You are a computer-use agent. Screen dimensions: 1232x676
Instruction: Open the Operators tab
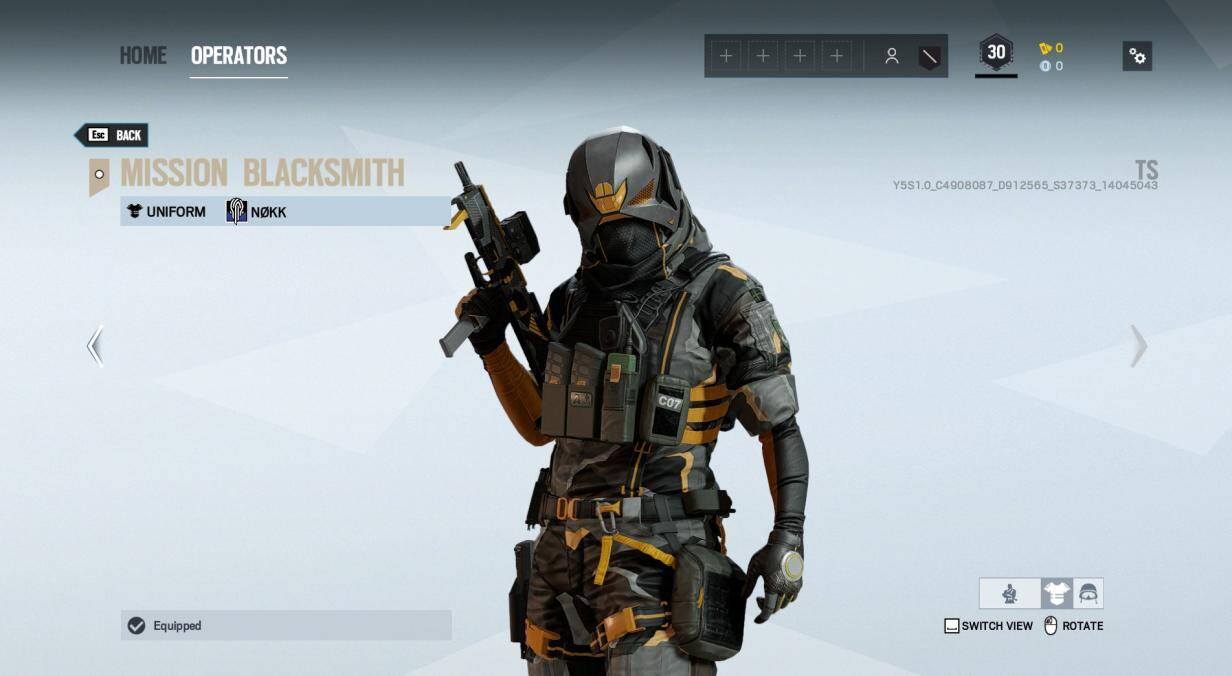point(239,56)
